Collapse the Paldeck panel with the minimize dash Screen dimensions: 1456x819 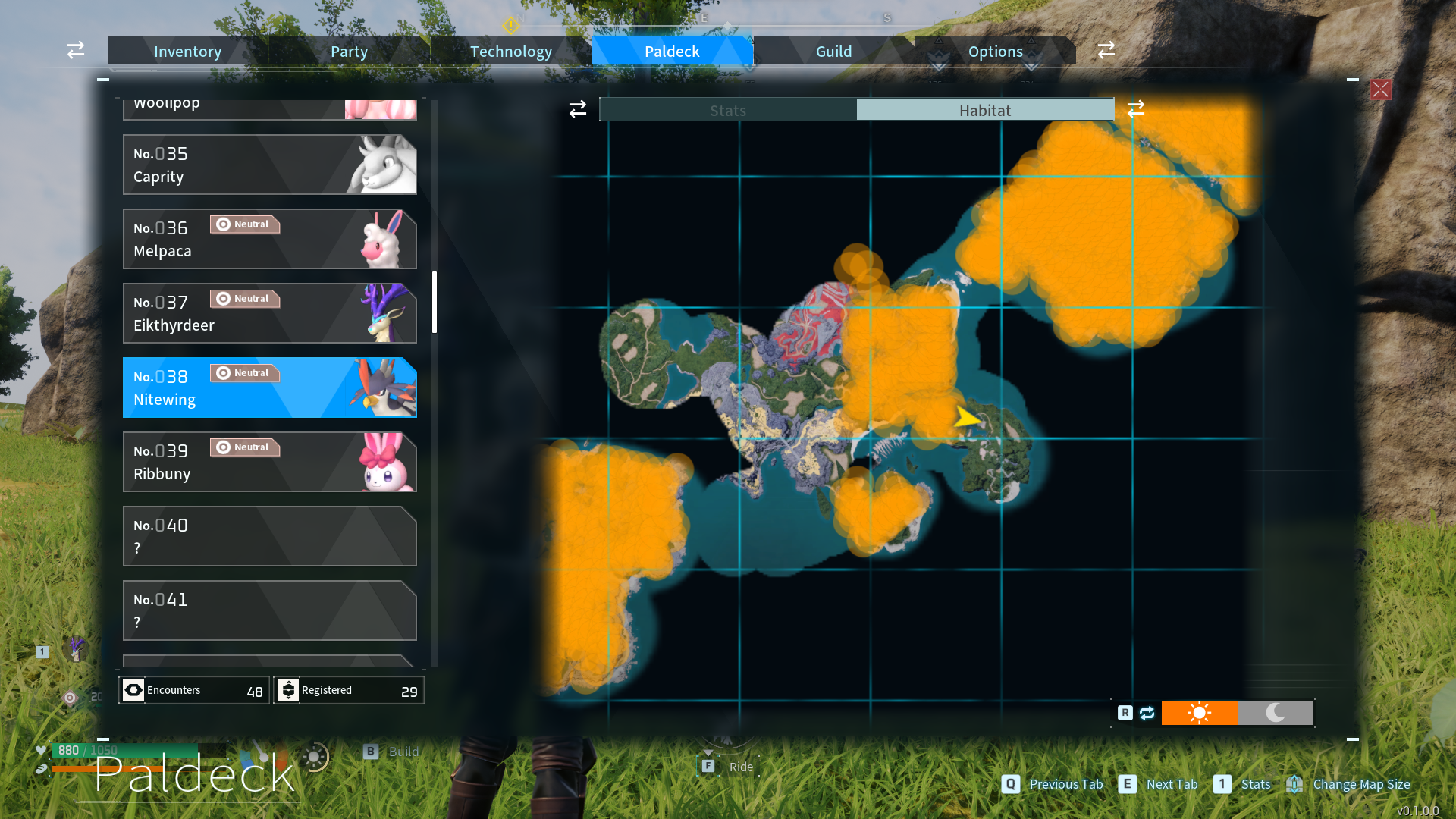click(103, 79)
